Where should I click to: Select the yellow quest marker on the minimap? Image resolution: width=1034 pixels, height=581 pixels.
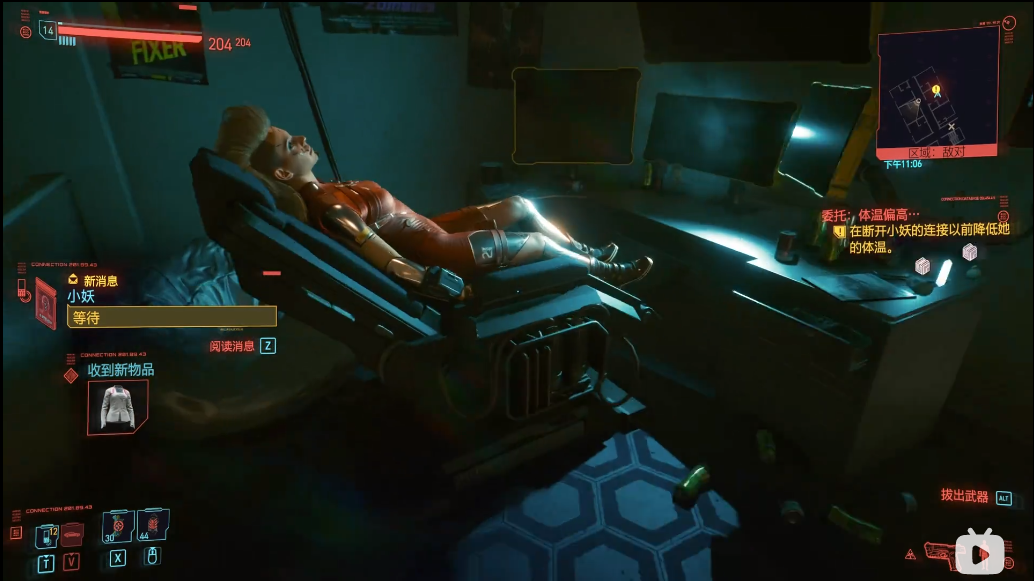point(936,90)
